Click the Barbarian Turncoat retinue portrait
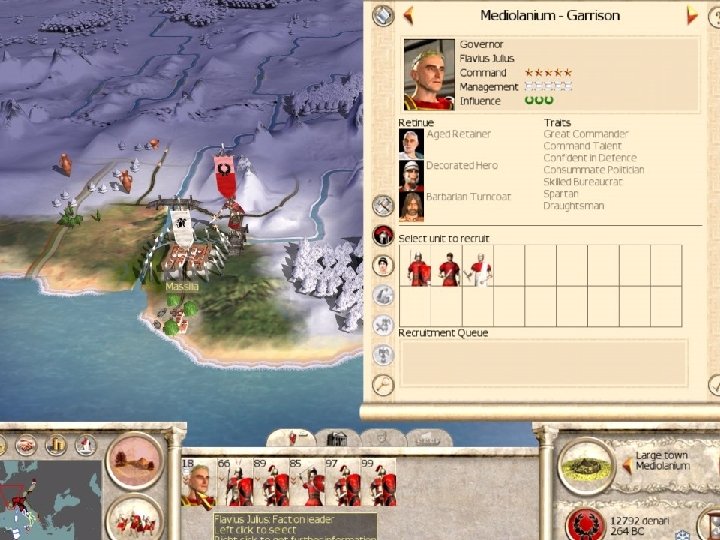The width and height of the screenshot is (720, 540). click(x=410, y=205)
